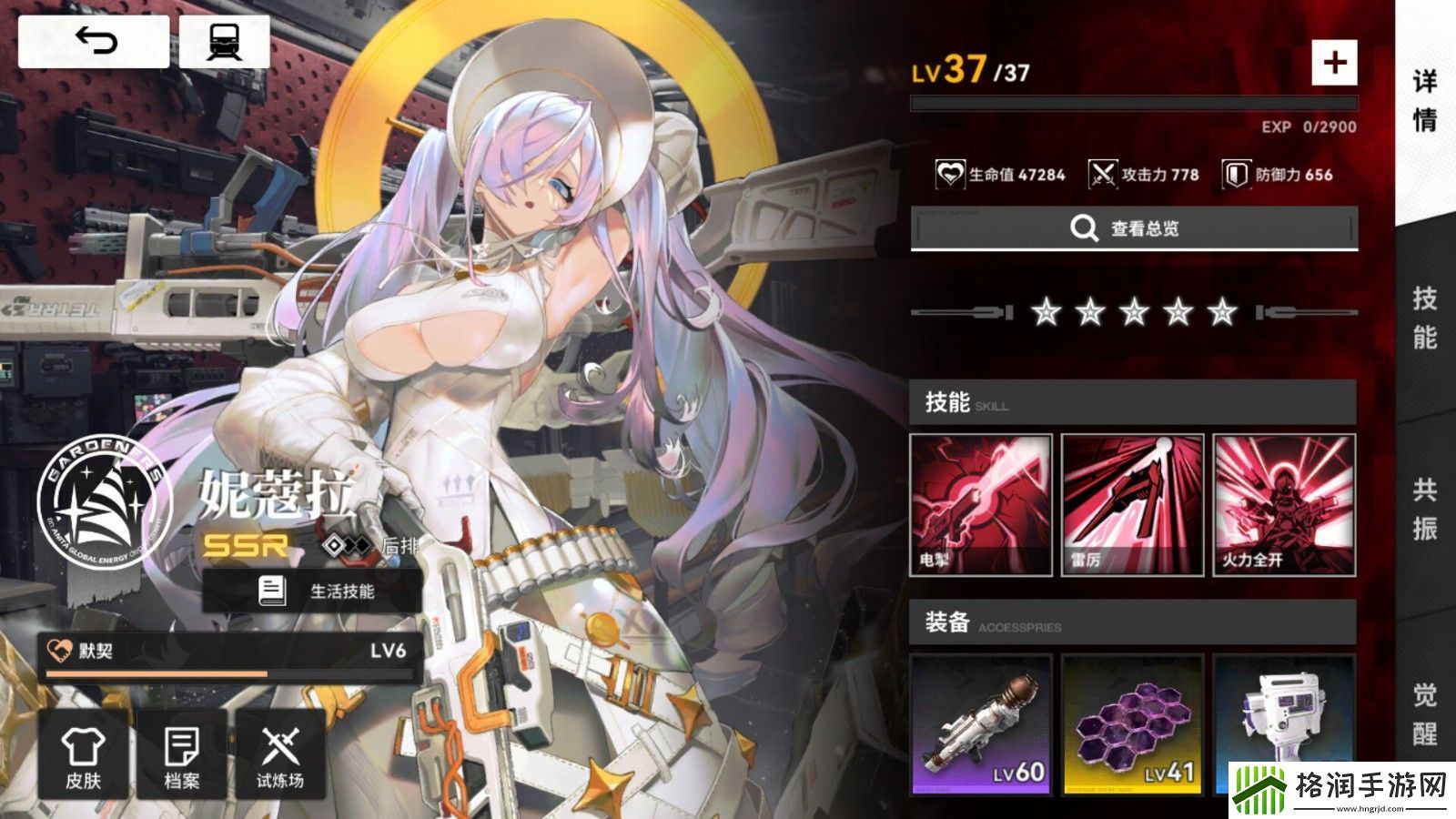Toggle the first star in the rating row
The height and width of the screenshot is (819, 1456).
click(1046, 314)
